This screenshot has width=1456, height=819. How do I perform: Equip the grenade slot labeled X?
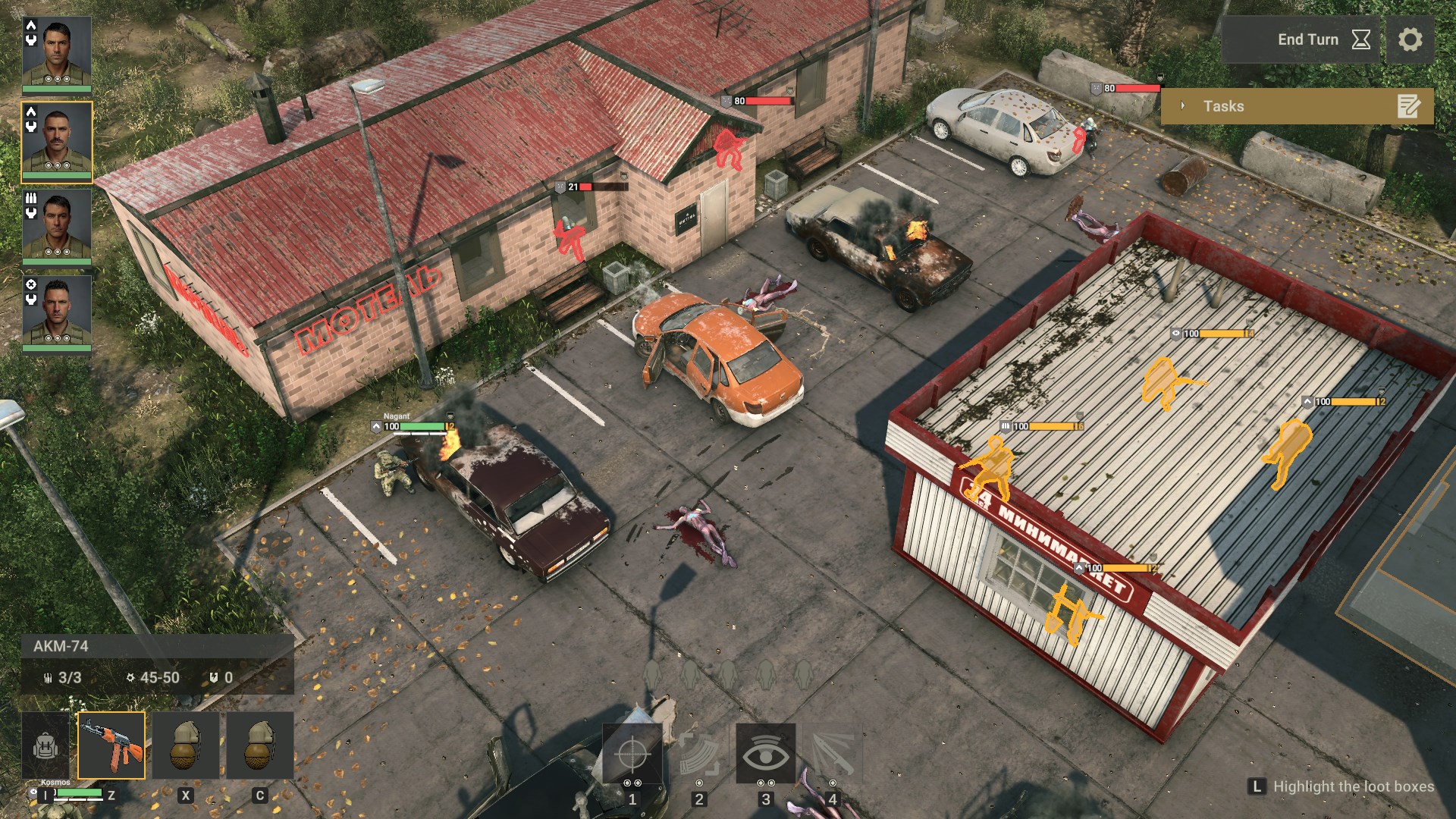[x=186, y=745]
